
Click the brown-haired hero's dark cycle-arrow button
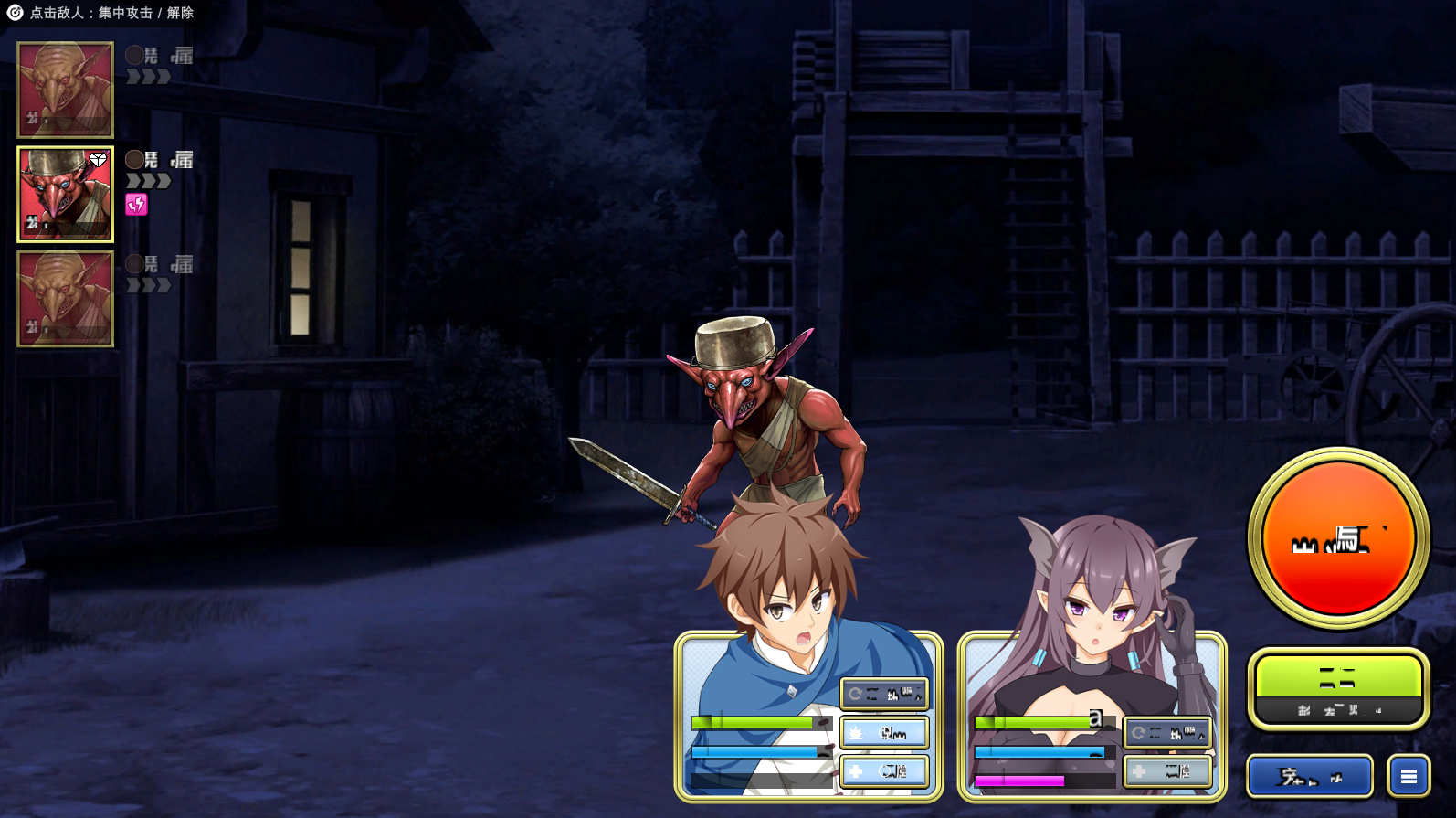(x=884, y=694)
